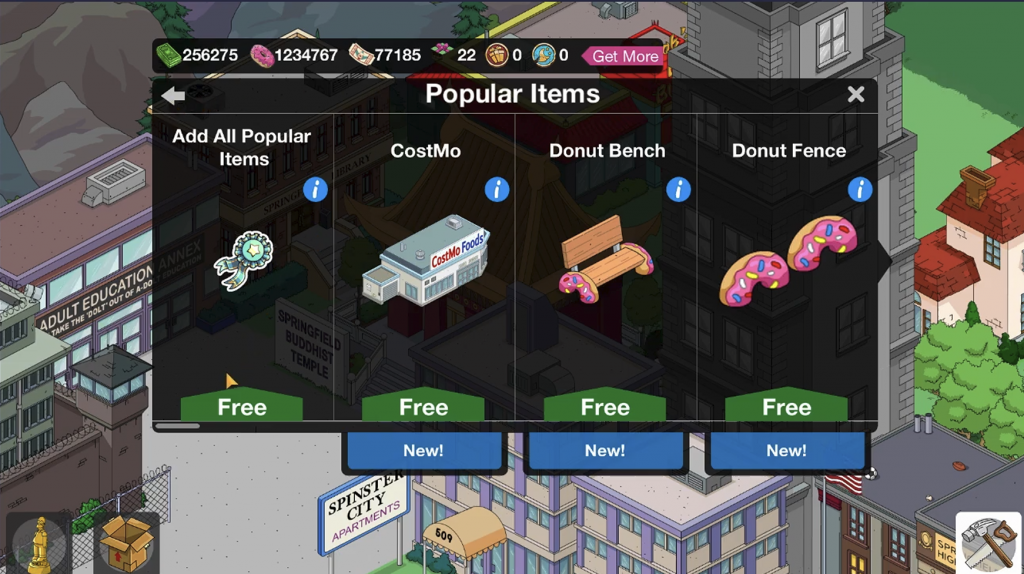Click the Free button under CostMo
This screenshot has height=574, width=1024.
click(x=423, y=407)
